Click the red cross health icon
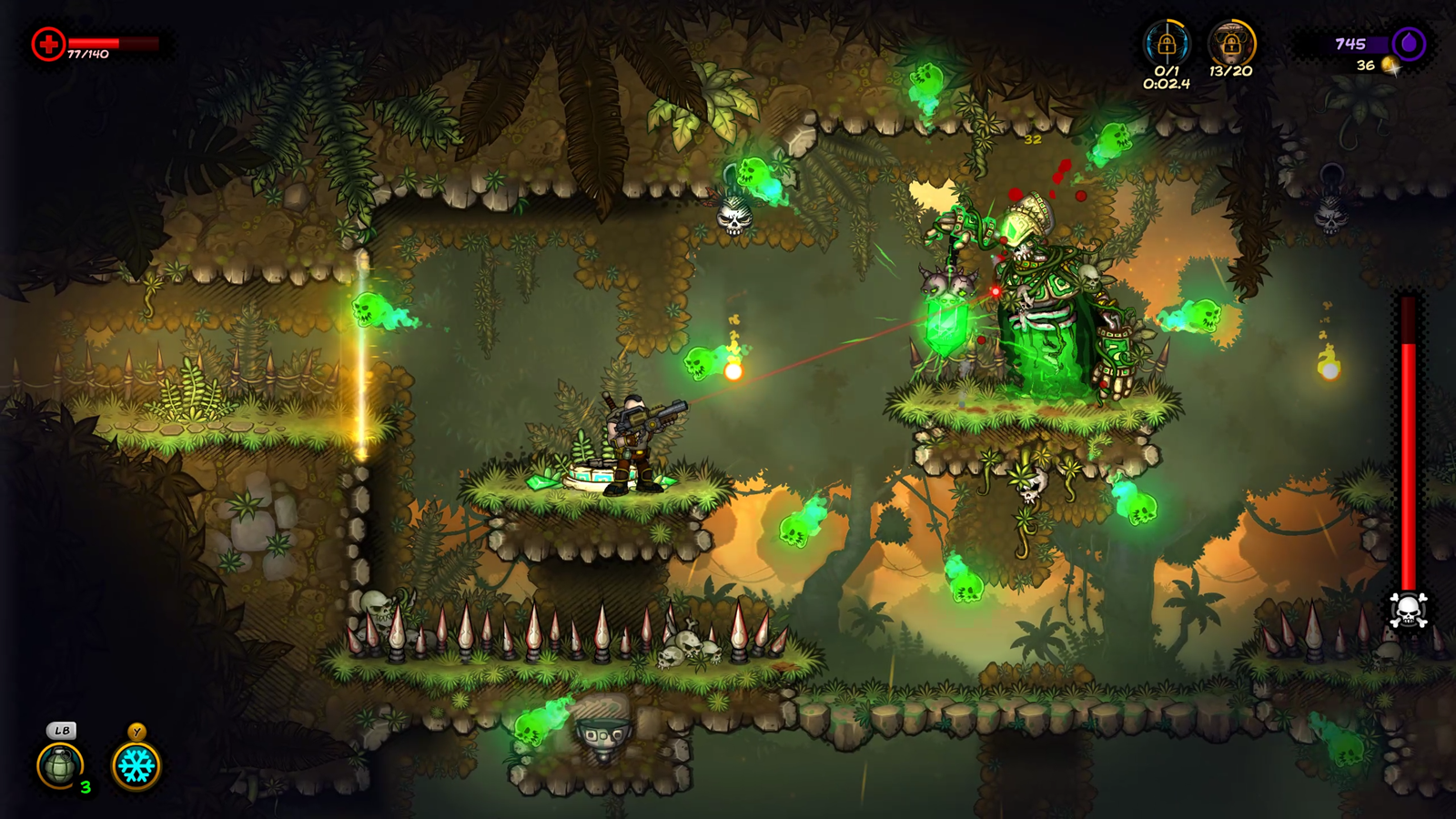The width and height of the screenshot is (1456, 819). point(48,44)
